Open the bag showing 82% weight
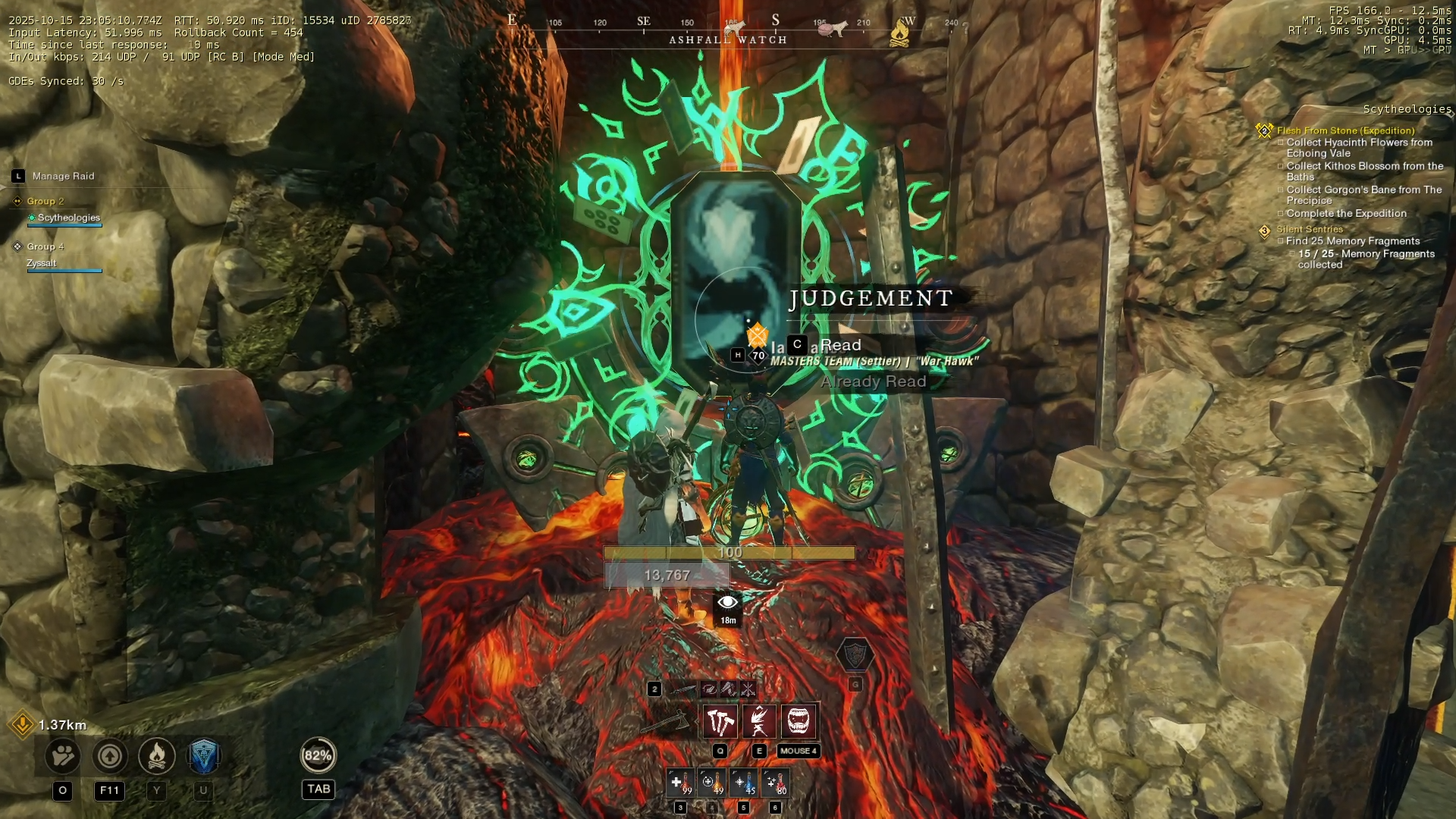The image size is (1456, 819). click(318, 755)
